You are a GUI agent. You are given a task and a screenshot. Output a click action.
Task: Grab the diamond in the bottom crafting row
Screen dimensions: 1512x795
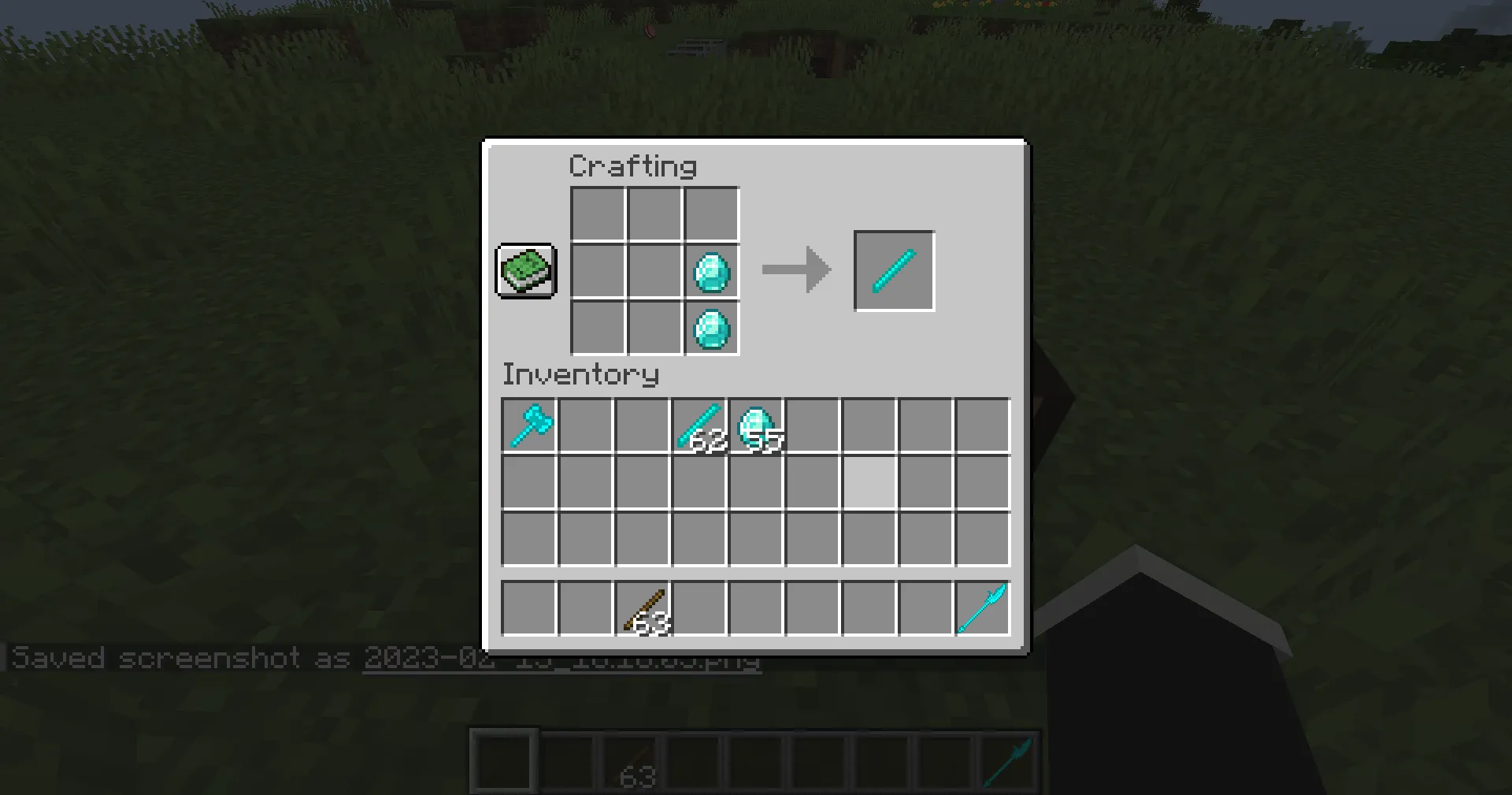click(711, 329)
